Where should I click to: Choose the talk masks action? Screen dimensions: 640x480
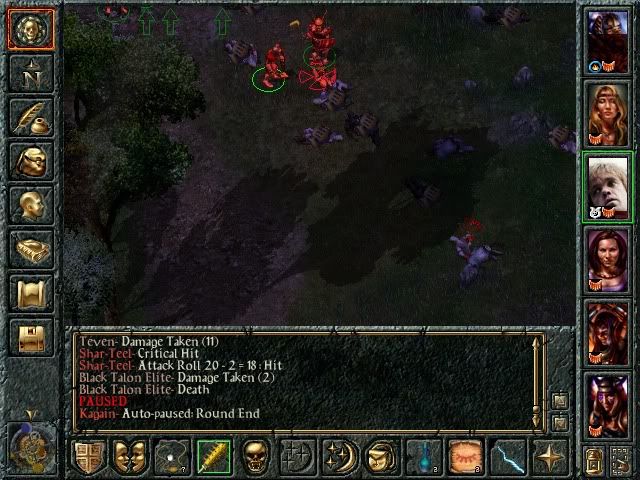click(x=130, y=456)
